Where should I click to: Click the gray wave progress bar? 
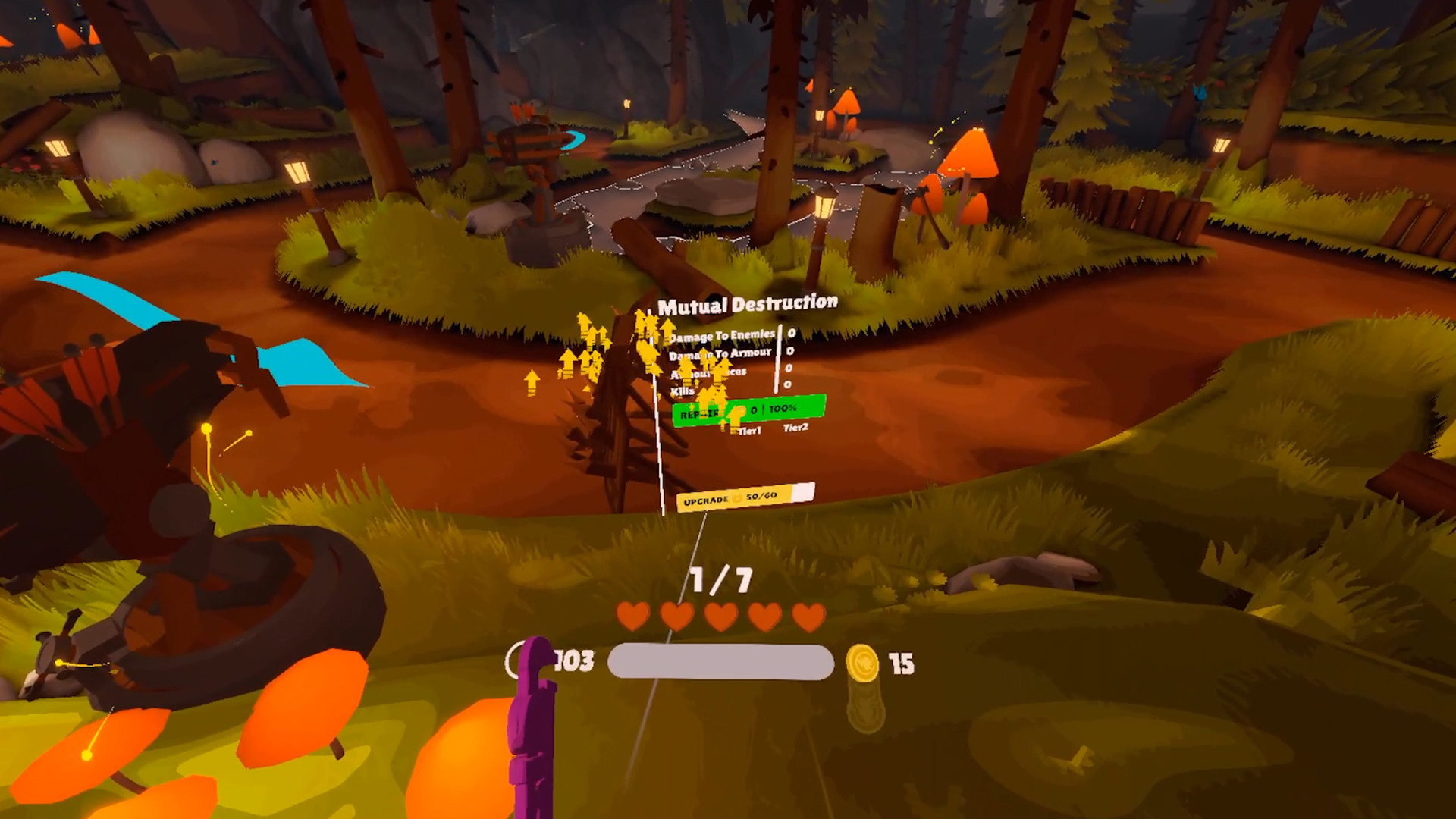pos(719,661)
